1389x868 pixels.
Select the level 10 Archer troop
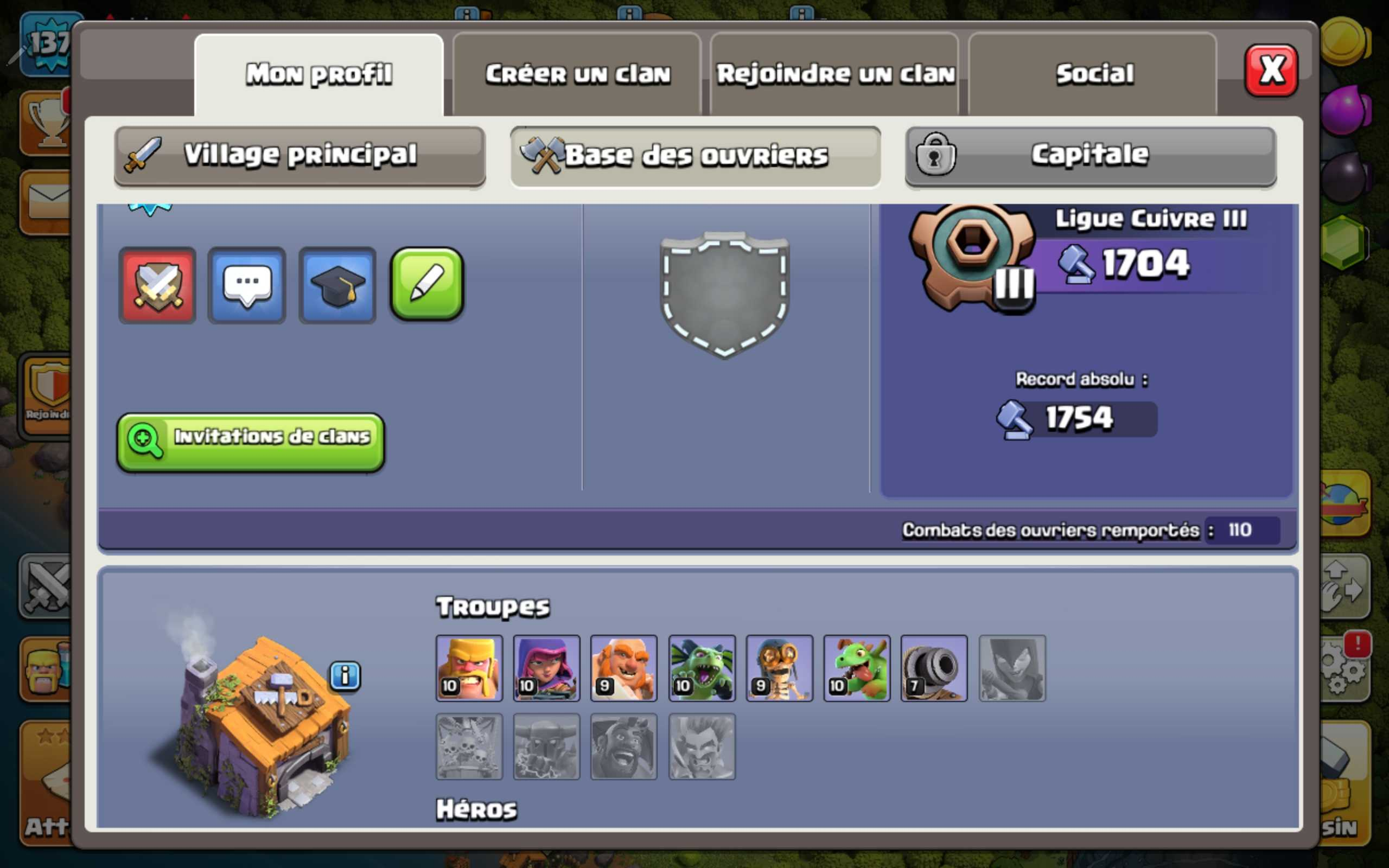coord(546,669)
